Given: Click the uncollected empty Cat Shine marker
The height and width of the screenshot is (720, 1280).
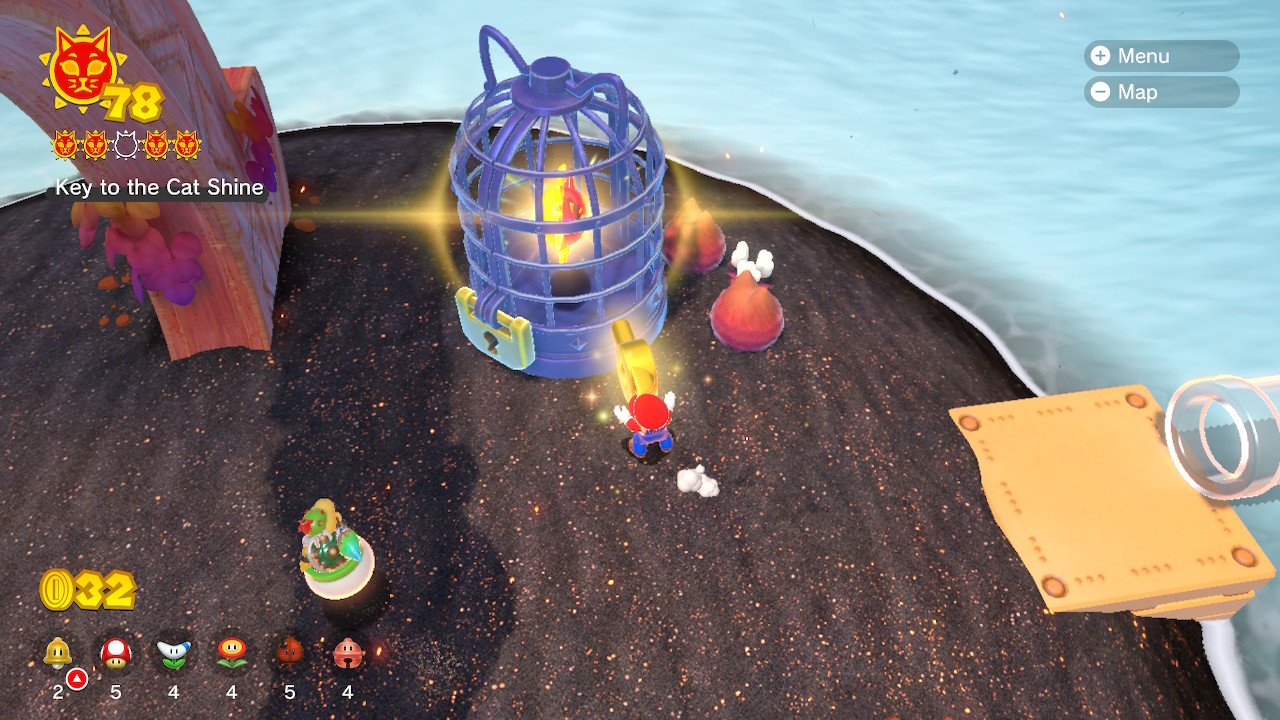Looking at the screenshot, I should point(125,146).
